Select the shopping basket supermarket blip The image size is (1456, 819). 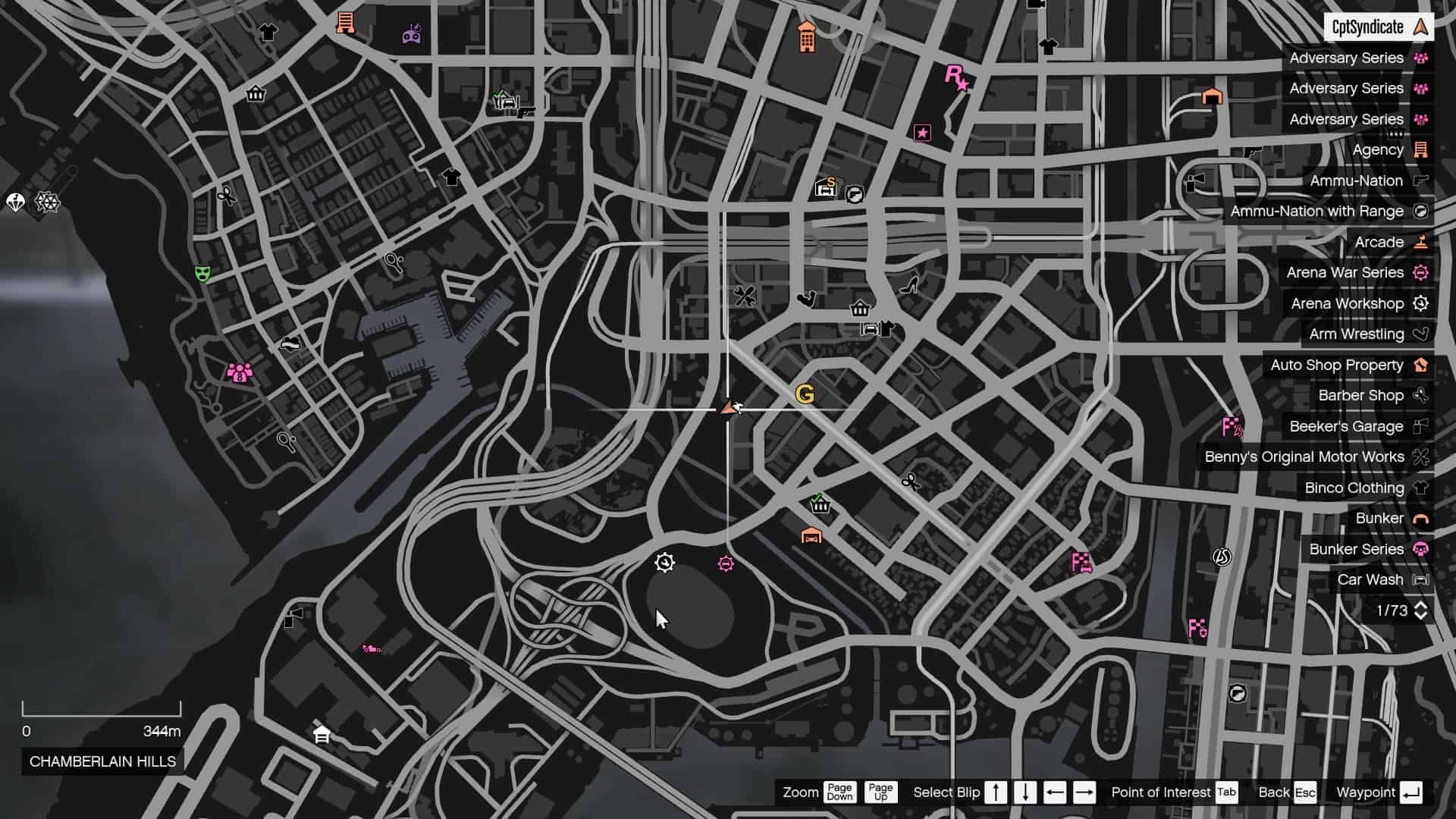point(859,309)
